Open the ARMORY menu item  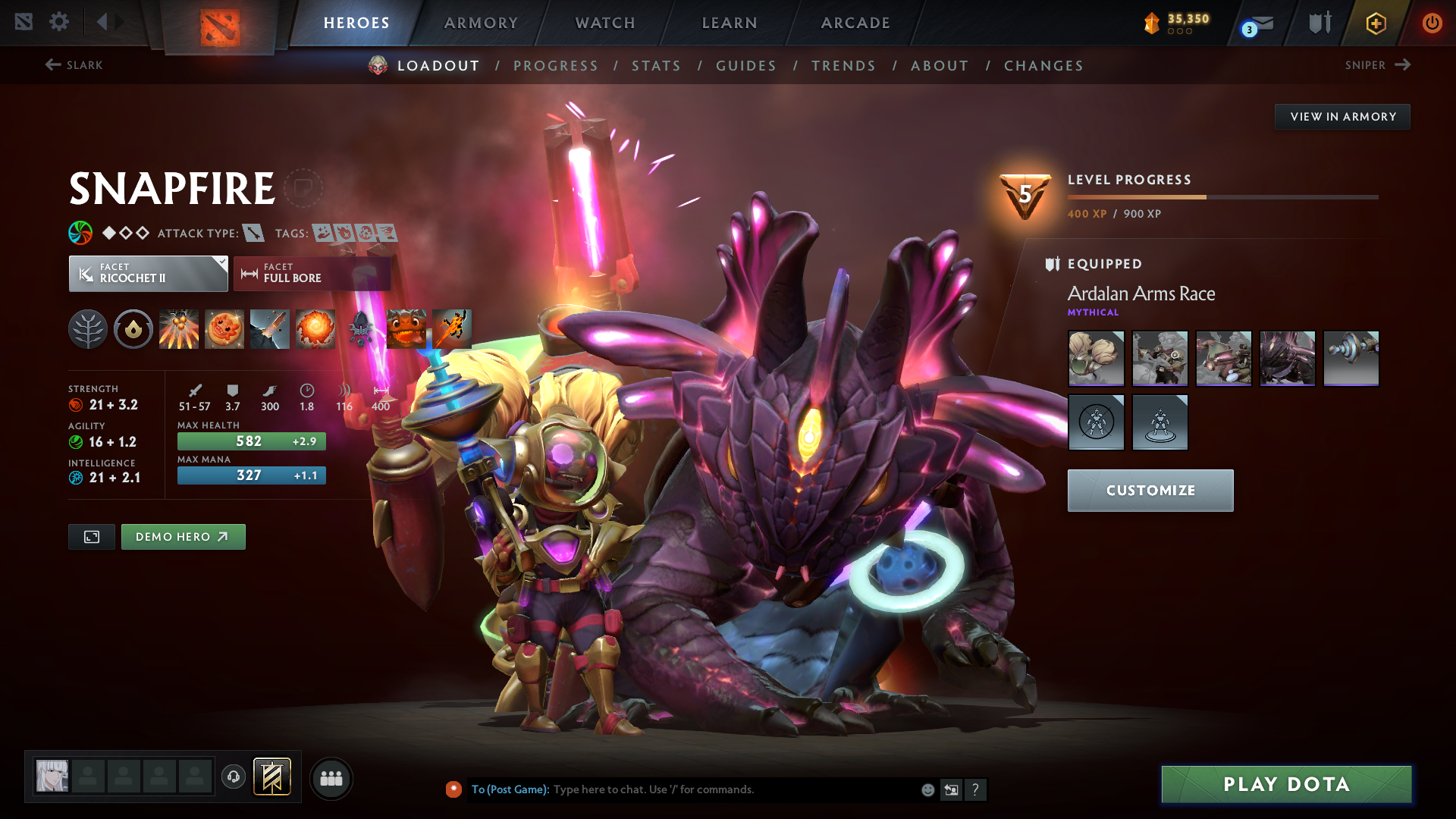(x=480, y=23)
